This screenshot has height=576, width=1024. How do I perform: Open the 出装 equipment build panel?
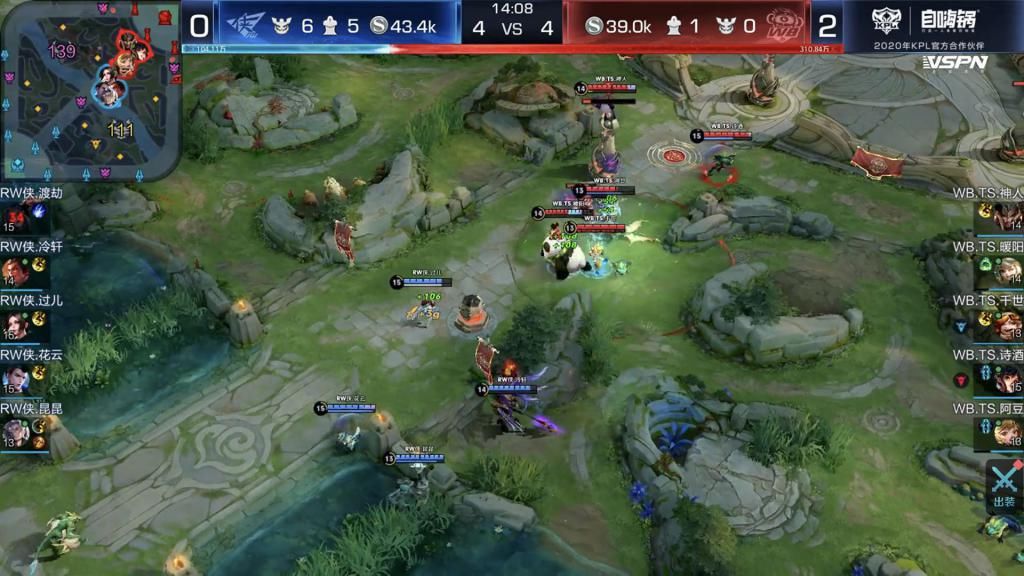tap(1004, 486)
